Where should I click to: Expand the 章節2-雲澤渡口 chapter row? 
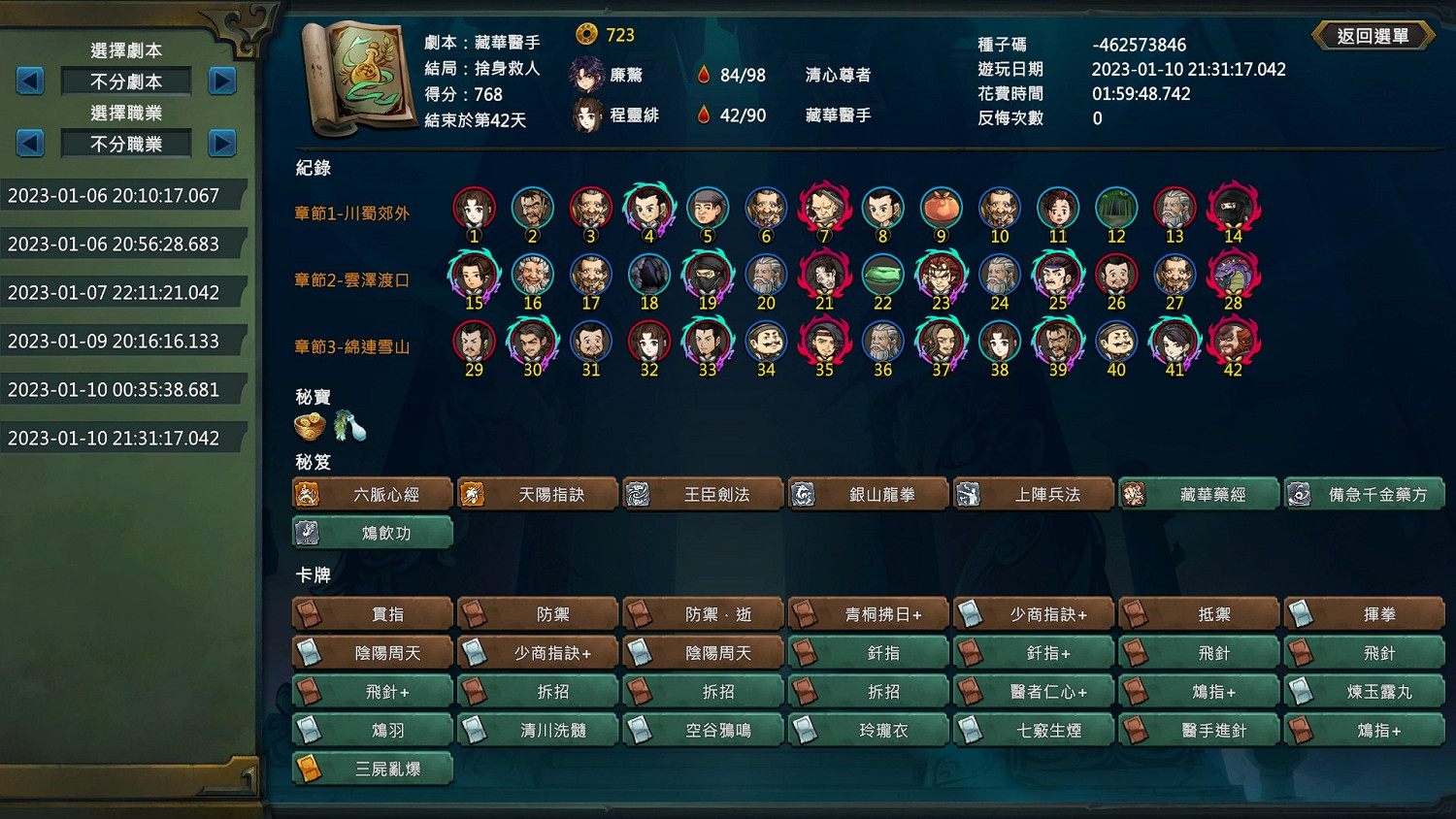(x=352, y=280)
